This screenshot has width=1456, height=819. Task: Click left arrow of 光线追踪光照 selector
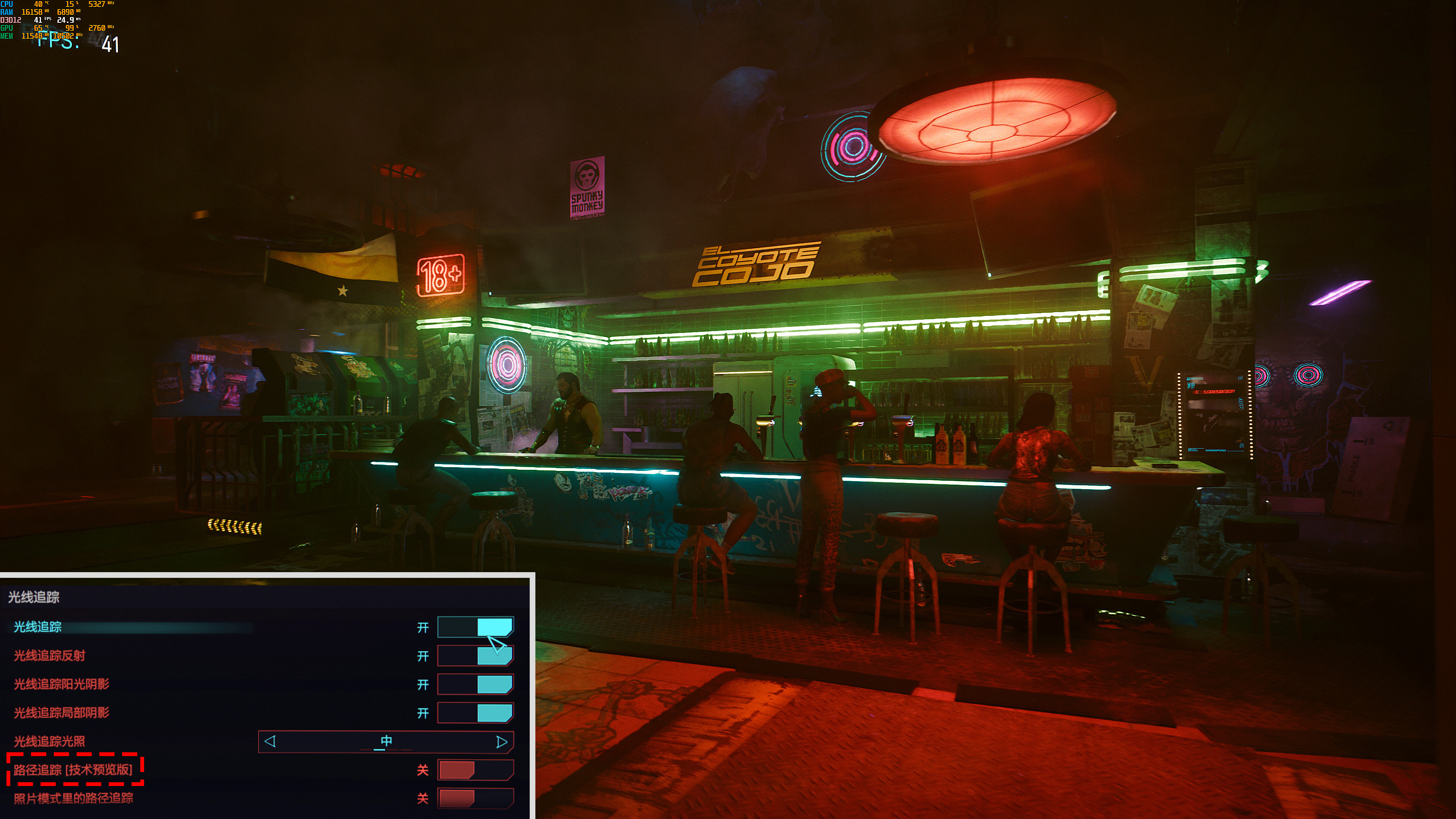pyautogui.click(x=270, y=742)
